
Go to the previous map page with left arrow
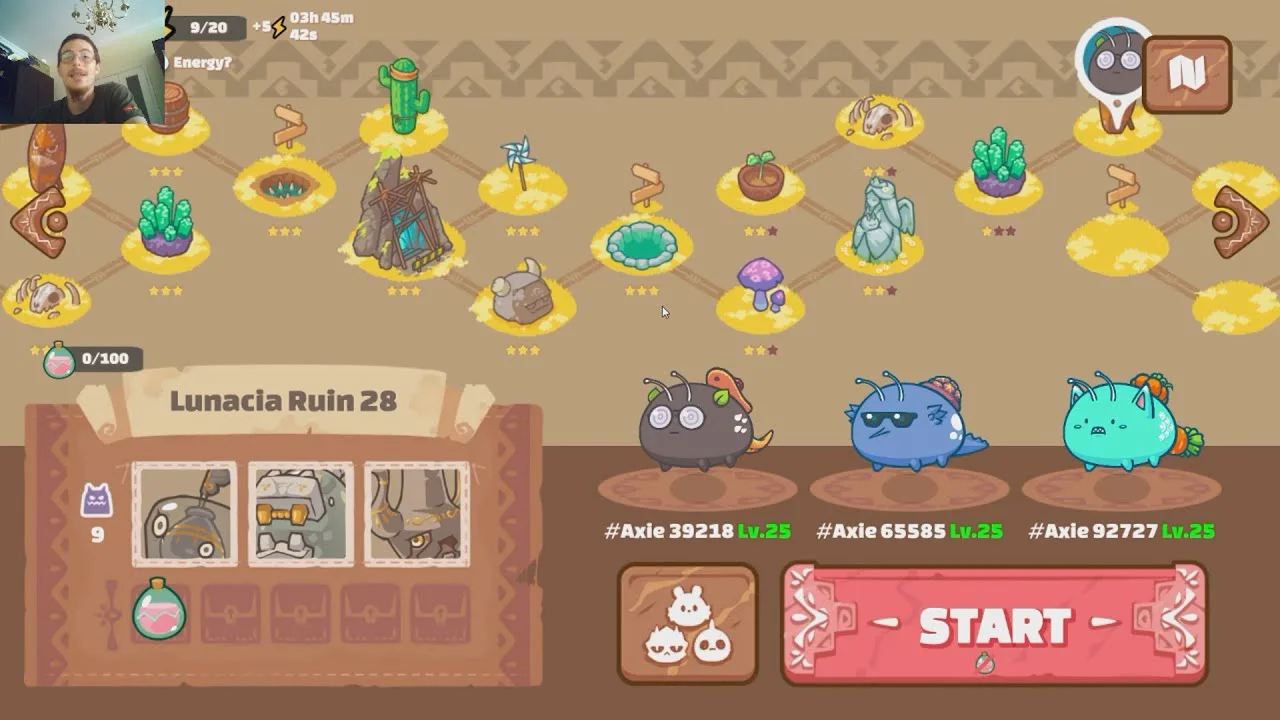(x=40, y=222)
